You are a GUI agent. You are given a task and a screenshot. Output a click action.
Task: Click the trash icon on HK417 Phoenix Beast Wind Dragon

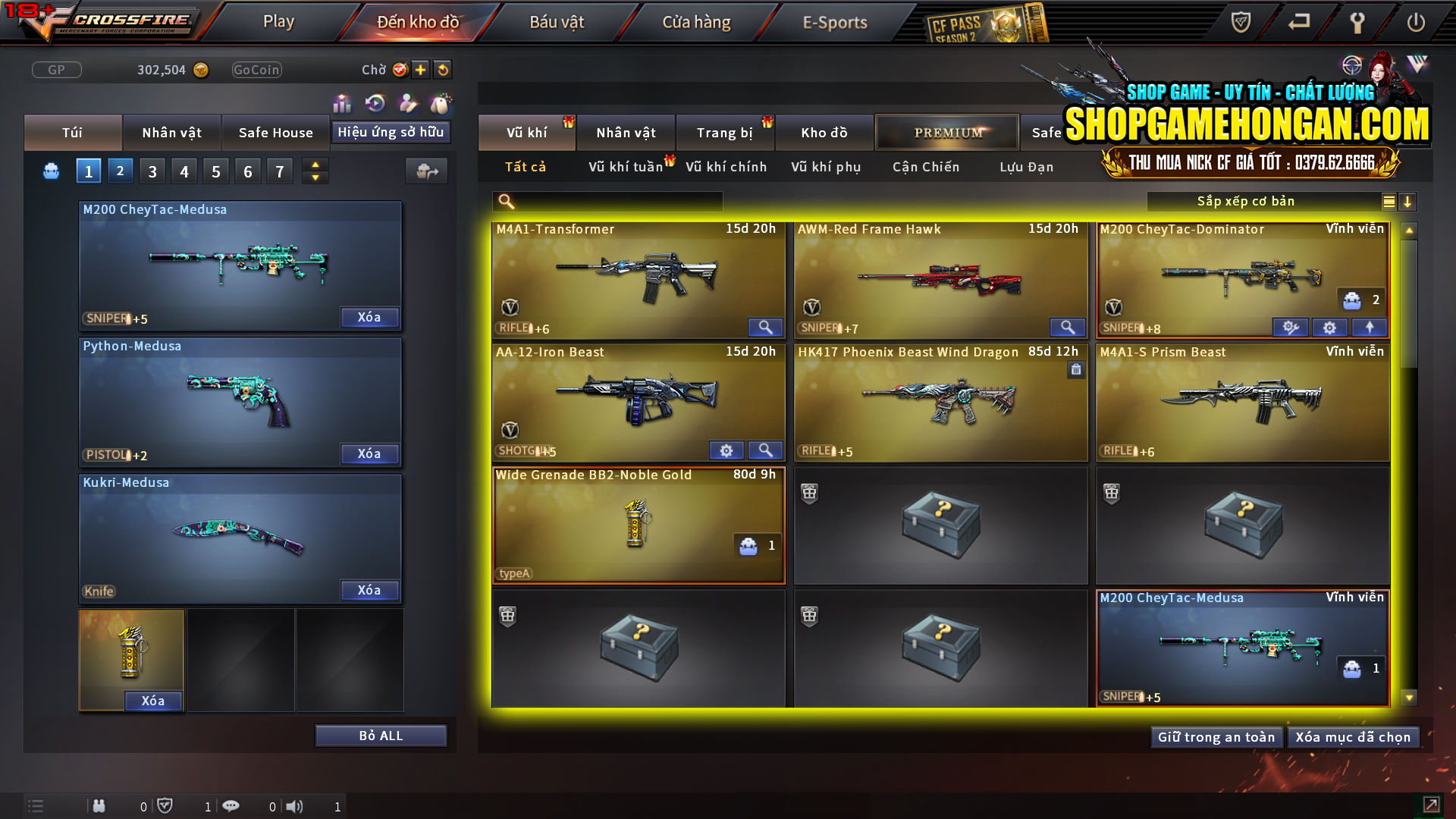point(1076,369)
